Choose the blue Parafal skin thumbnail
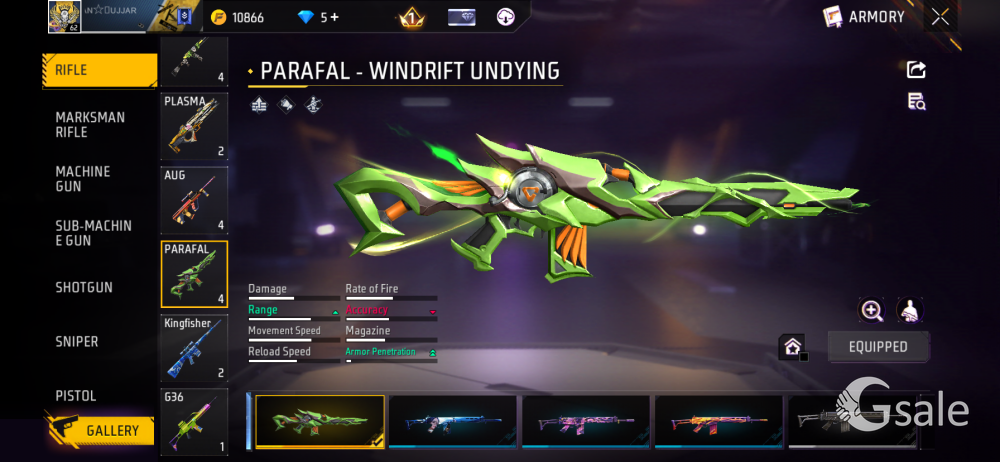The height and width of the screenshot is (462, 1000). [452, 421]
